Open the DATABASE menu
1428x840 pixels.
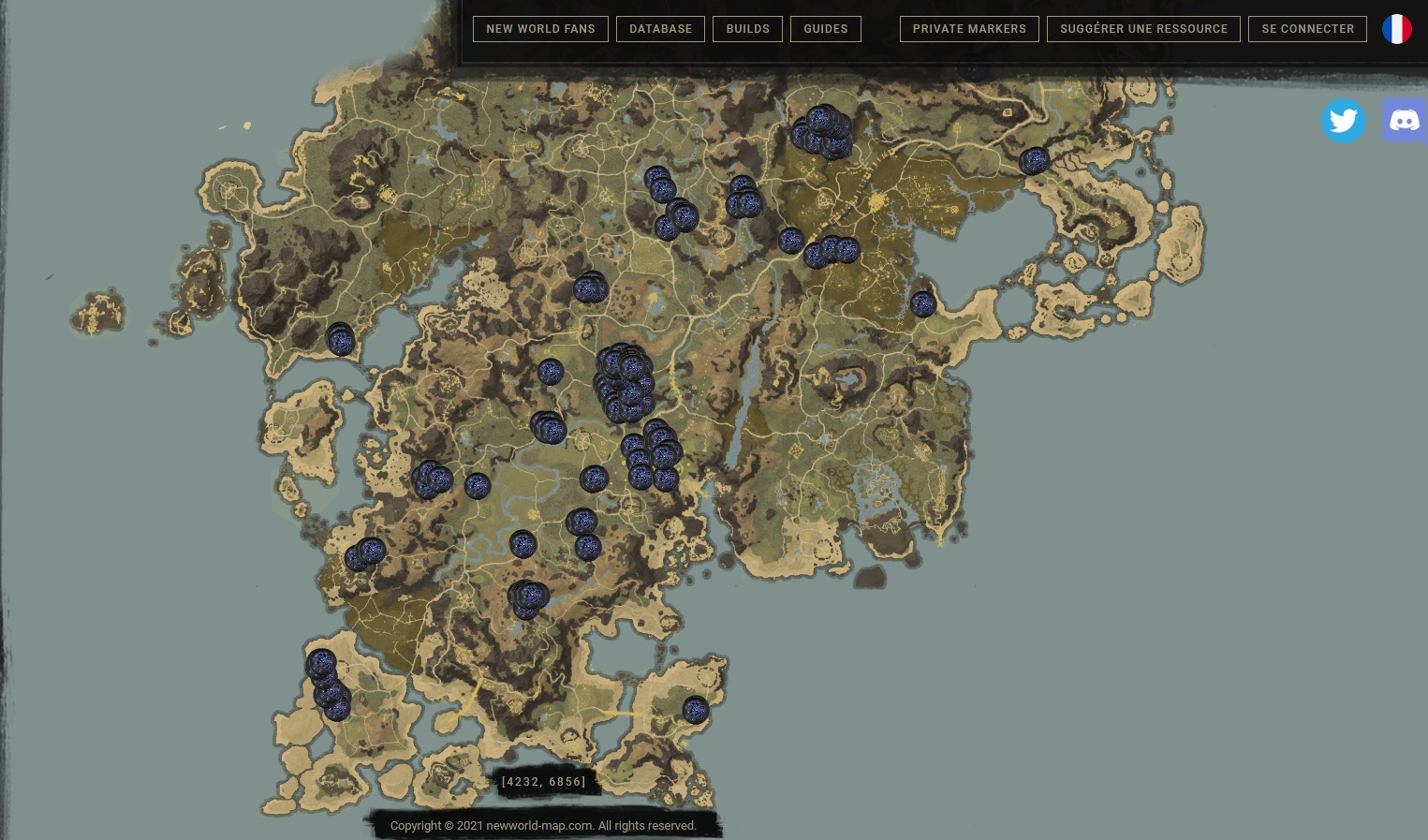click(660, 29)
